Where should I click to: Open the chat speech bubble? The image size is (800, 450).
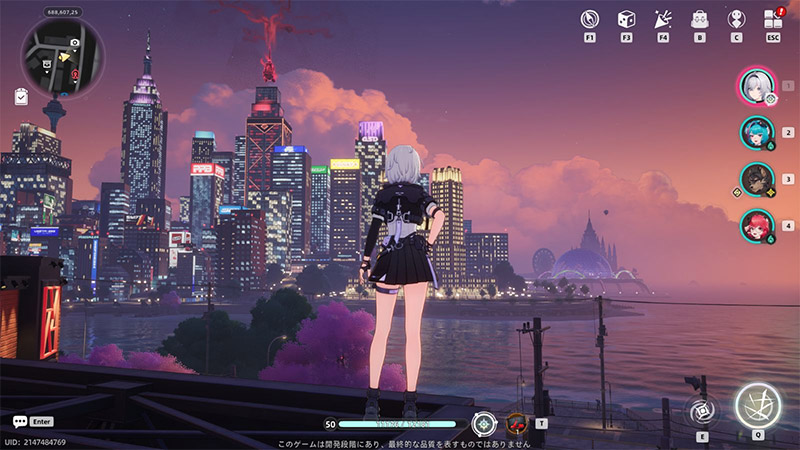(x=20, y=422)
